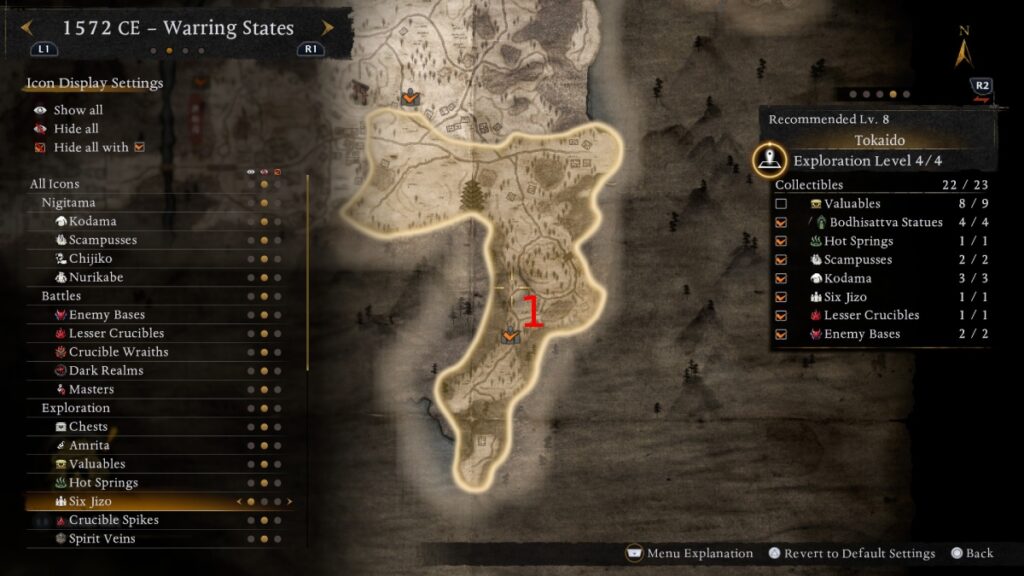
Task: Click the shrine marker above the highlighted region
Action: (409, 98)
